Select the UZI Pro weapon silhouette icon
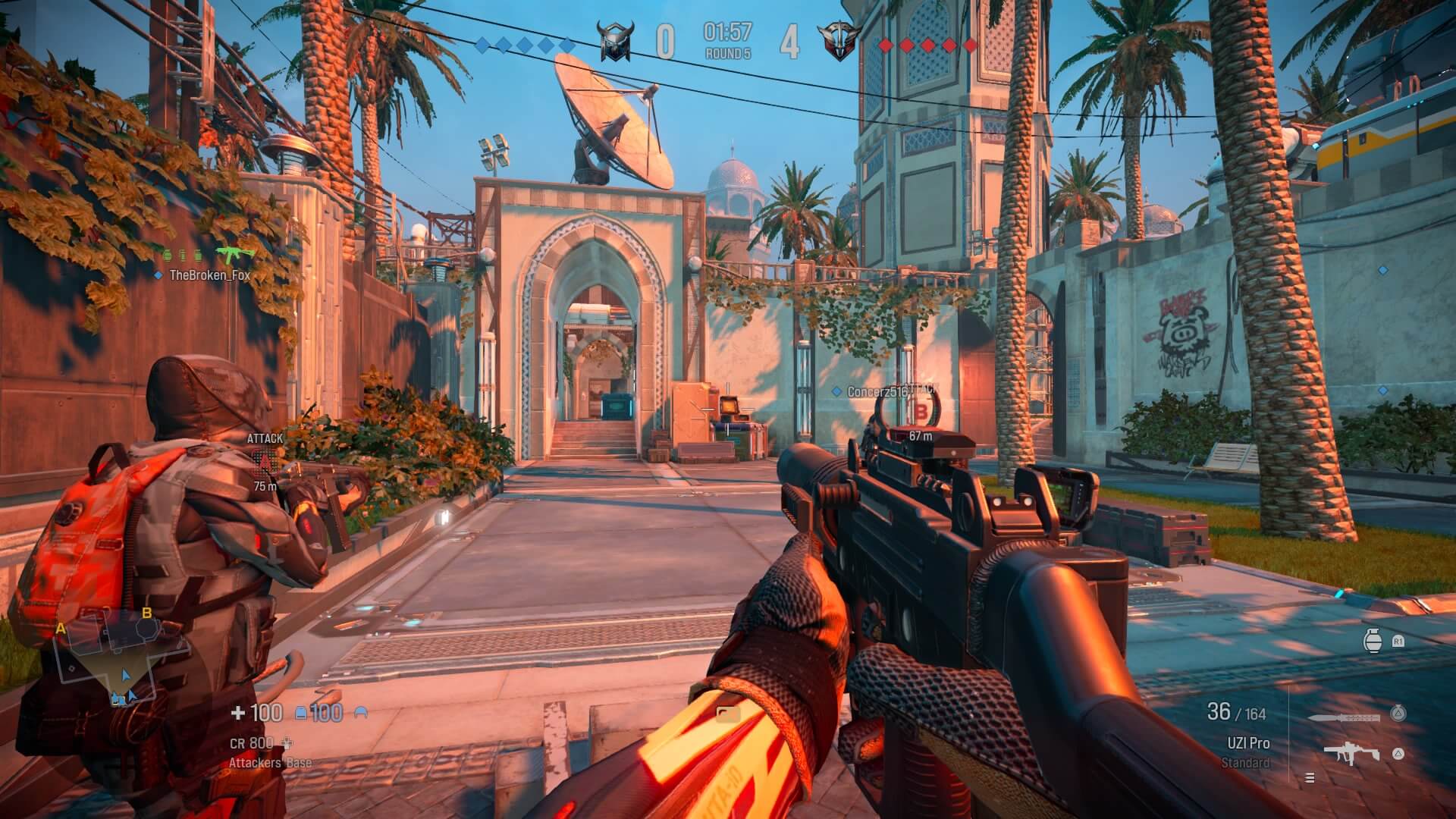1456x819 pixels. click(1351, 752)
